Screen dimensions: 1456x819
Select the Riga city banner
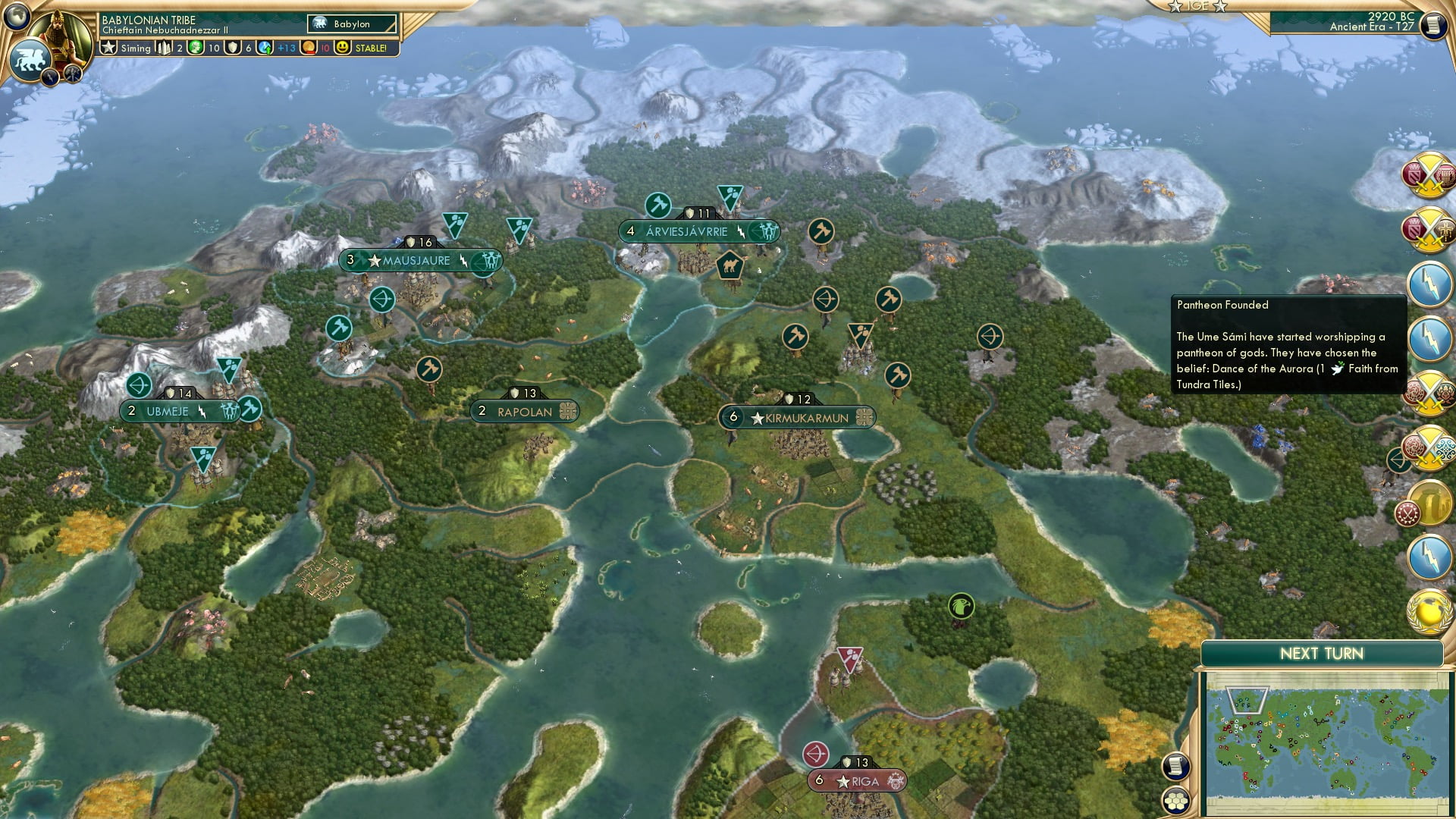tap(856, 780)
